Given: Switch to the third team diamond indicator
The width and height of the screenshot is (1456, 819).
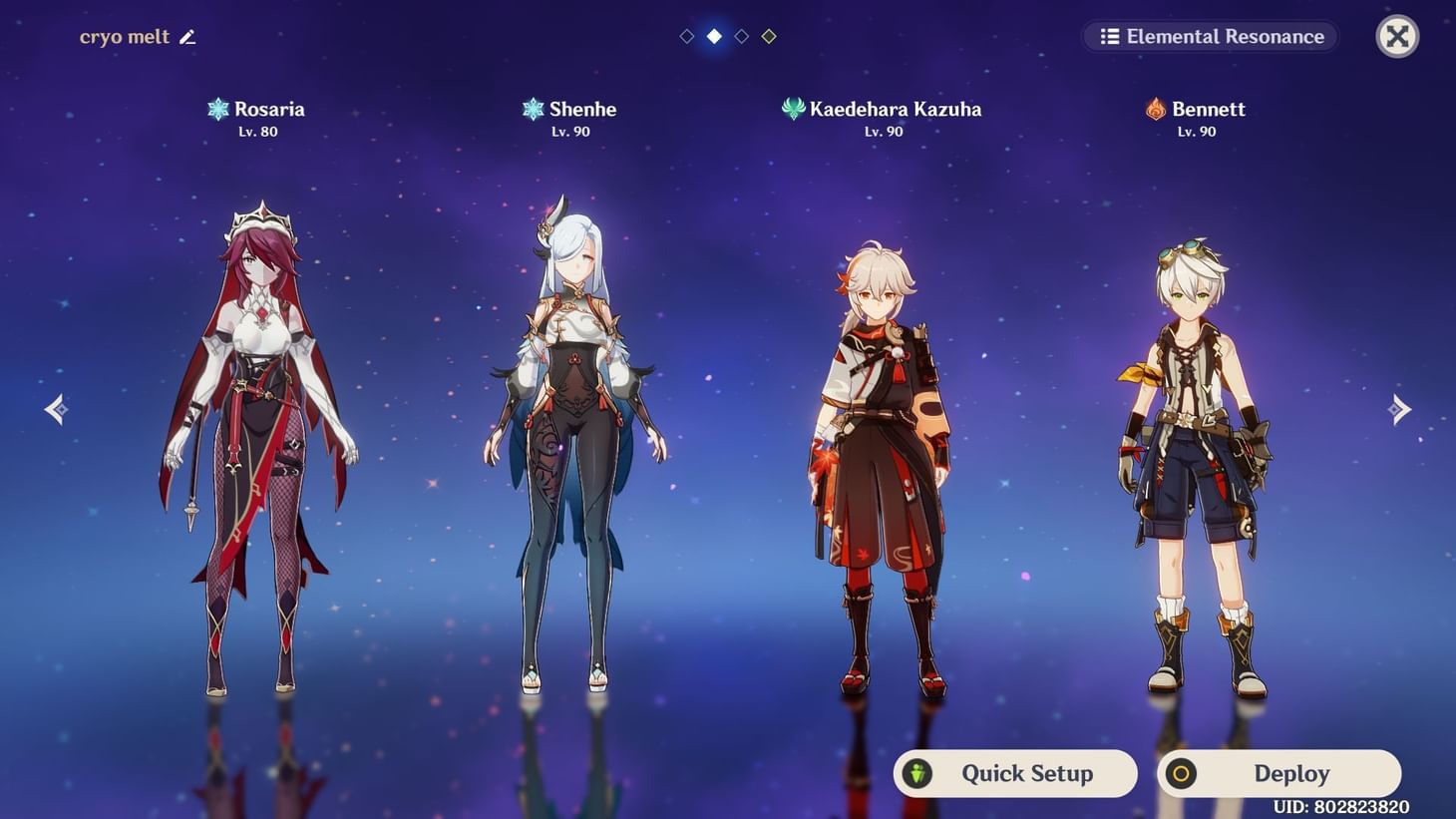Looking at the screenshot, I should pos(741,36).
